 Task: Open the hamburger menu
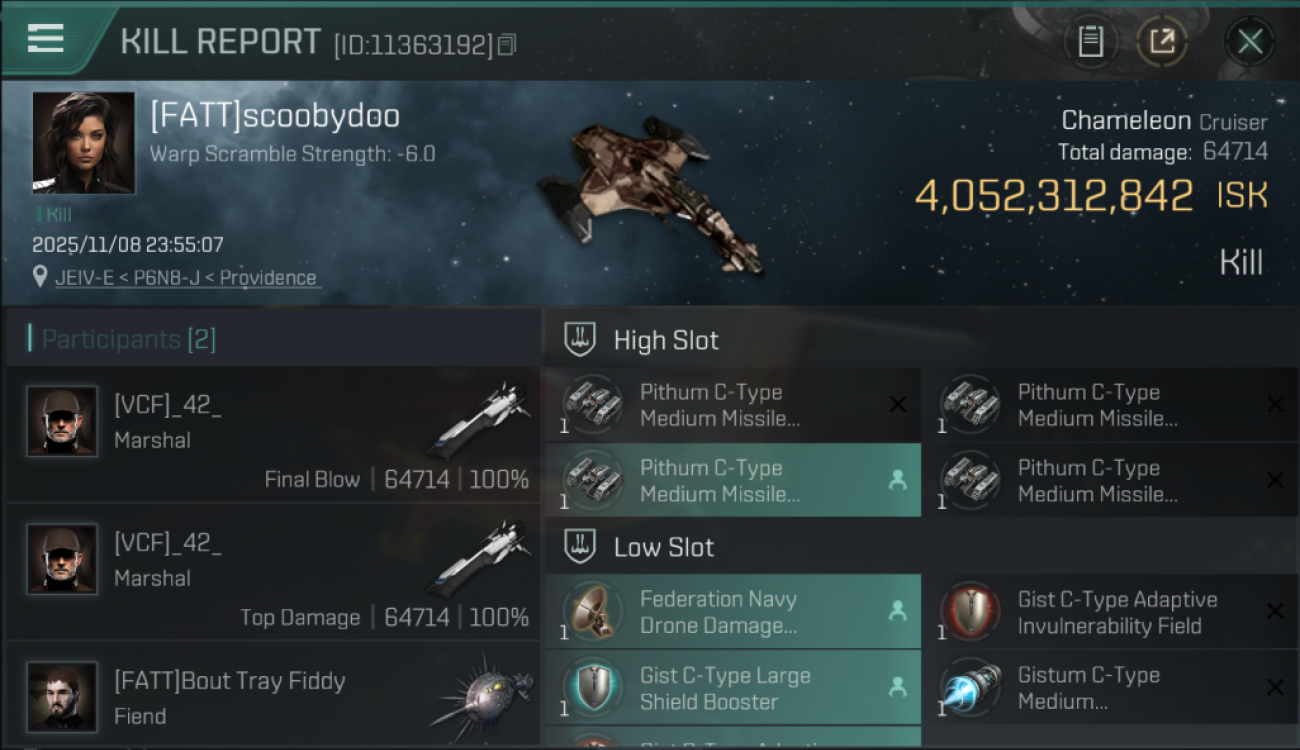pos(44,38)
